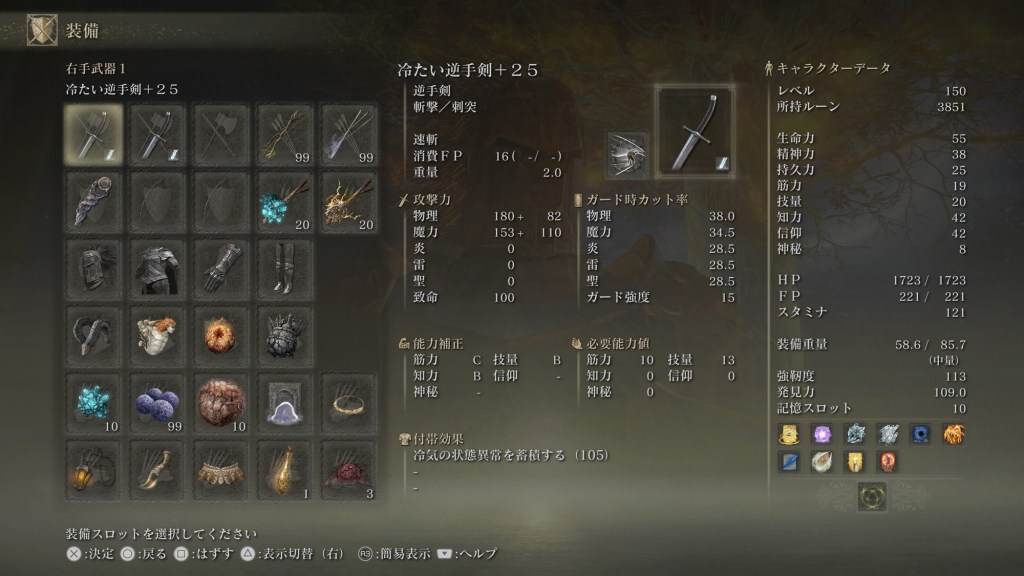Viewport: 1024px width, 576px height.
Task: Select the golden lightning bolts slot
Action: 349,199
